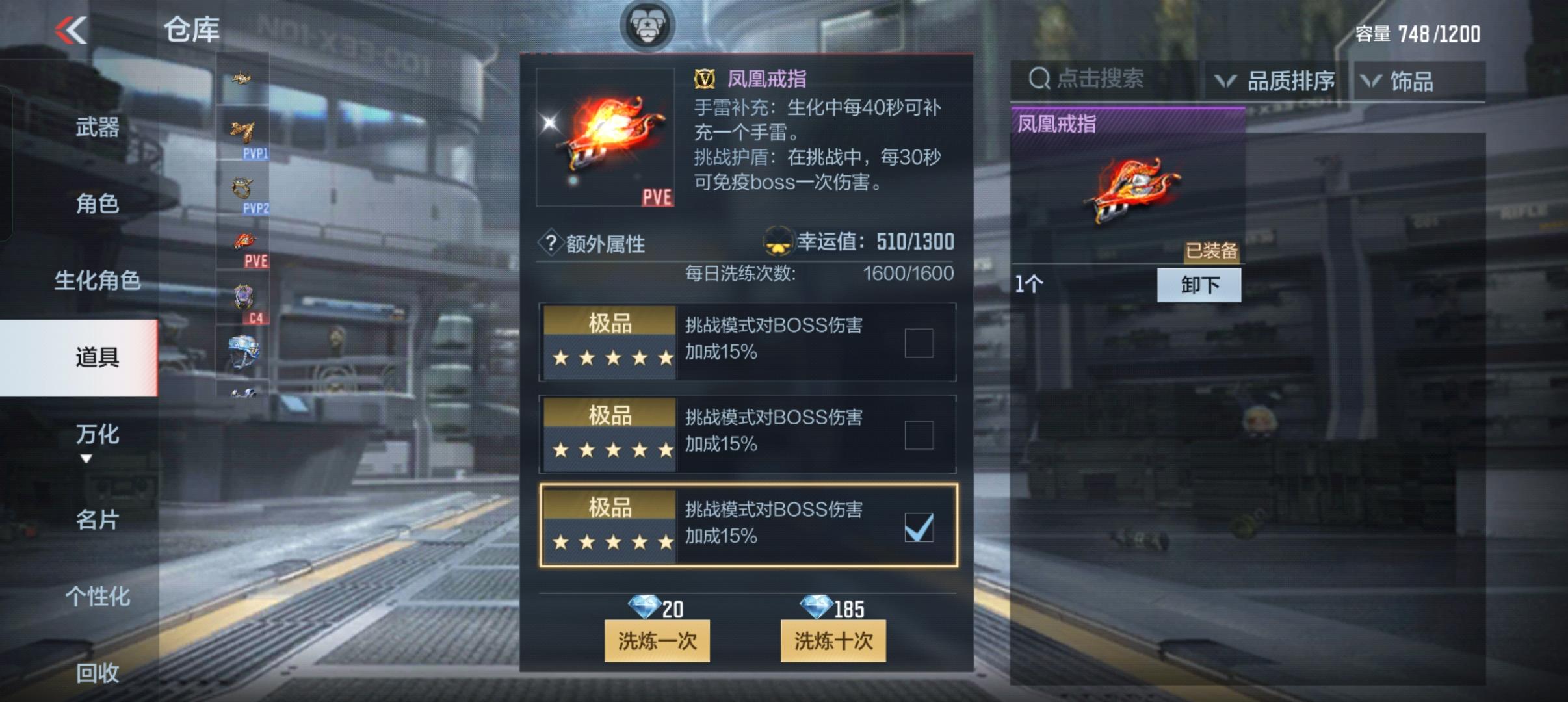This screenshot has width=1568, height=702.
Task: Click the 点击搜索 search field
Action: click(1105, 79)
